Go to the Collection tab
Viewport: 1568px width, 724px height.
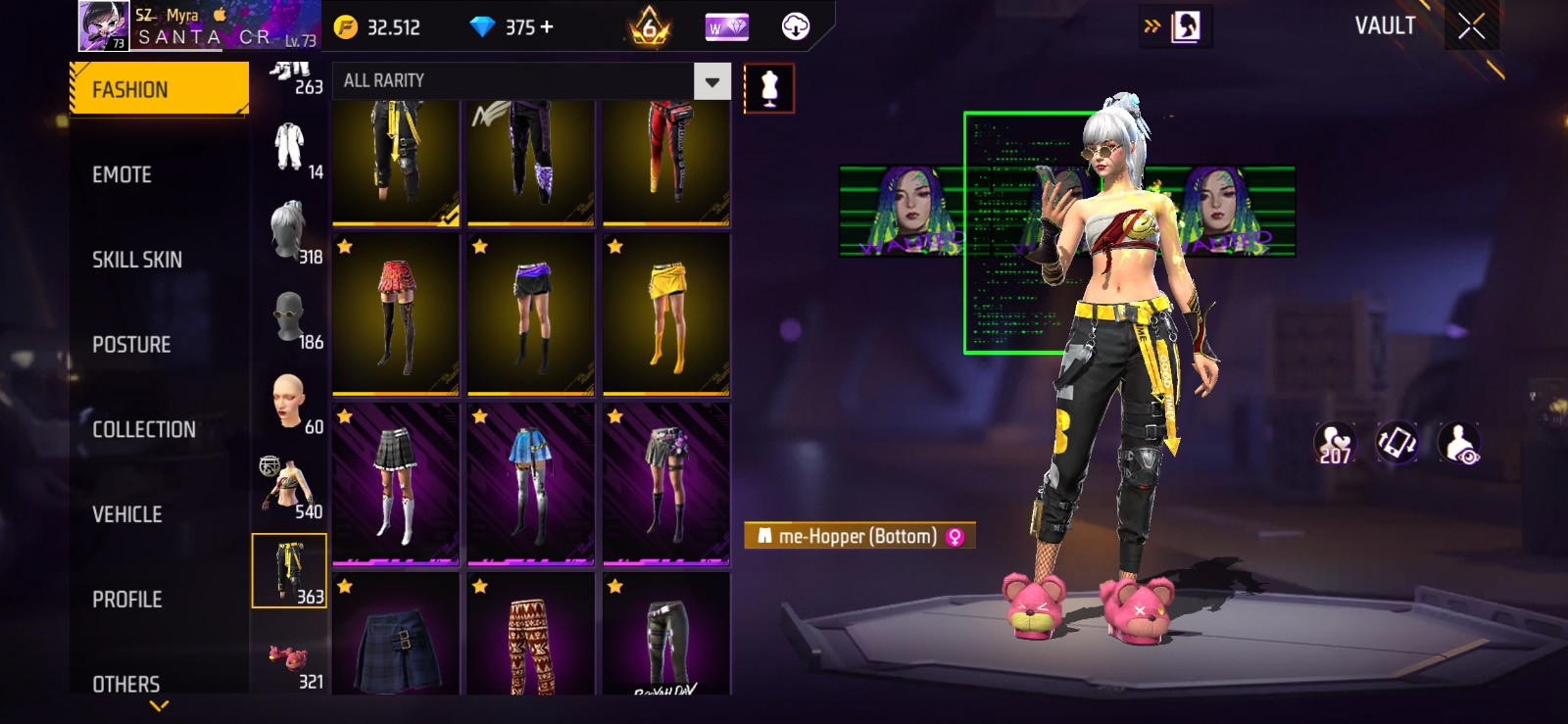click(144, 429)
